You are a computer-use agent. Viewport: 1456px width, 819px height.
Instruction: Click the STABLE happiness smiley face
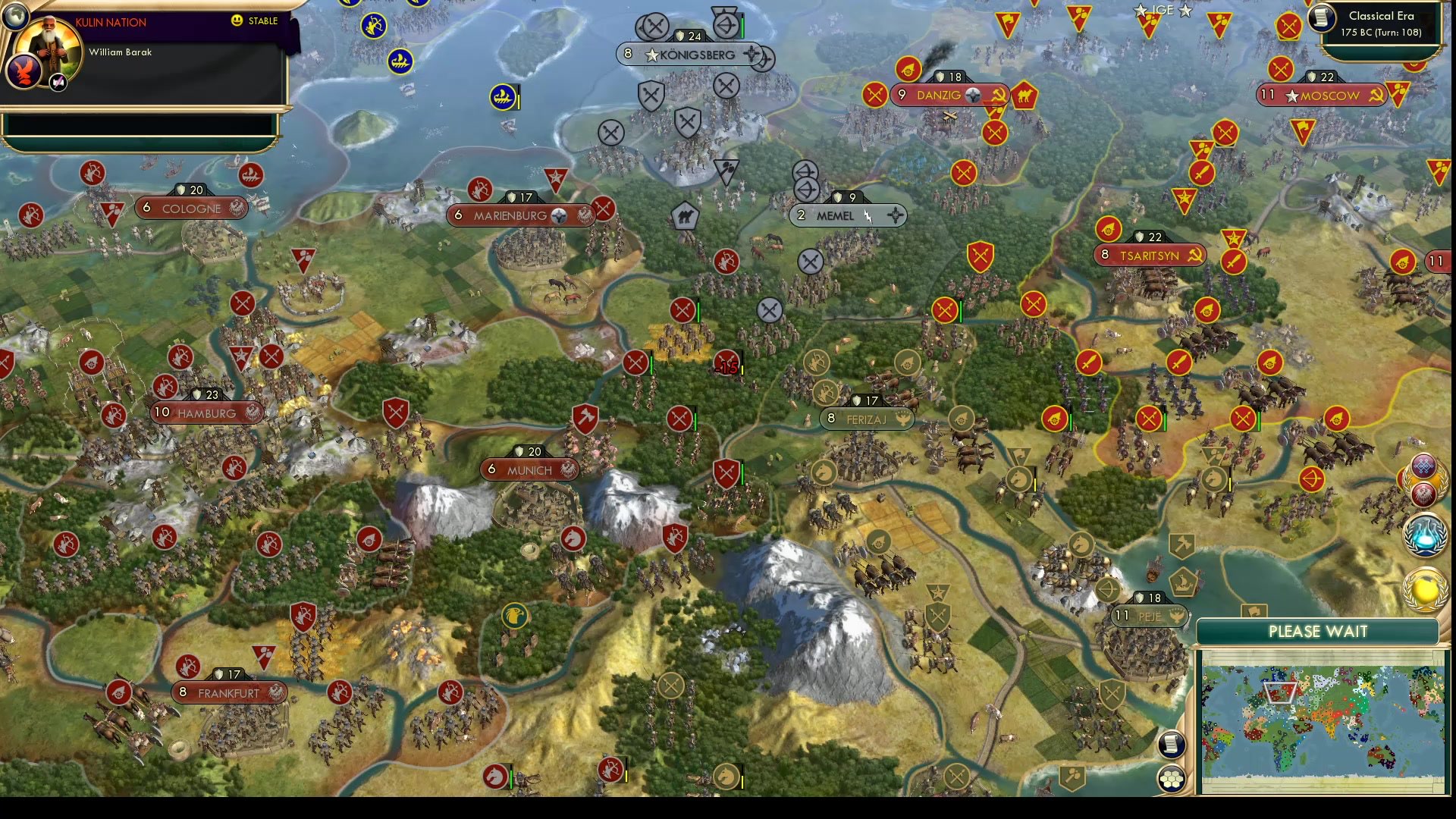coord(237,20)
